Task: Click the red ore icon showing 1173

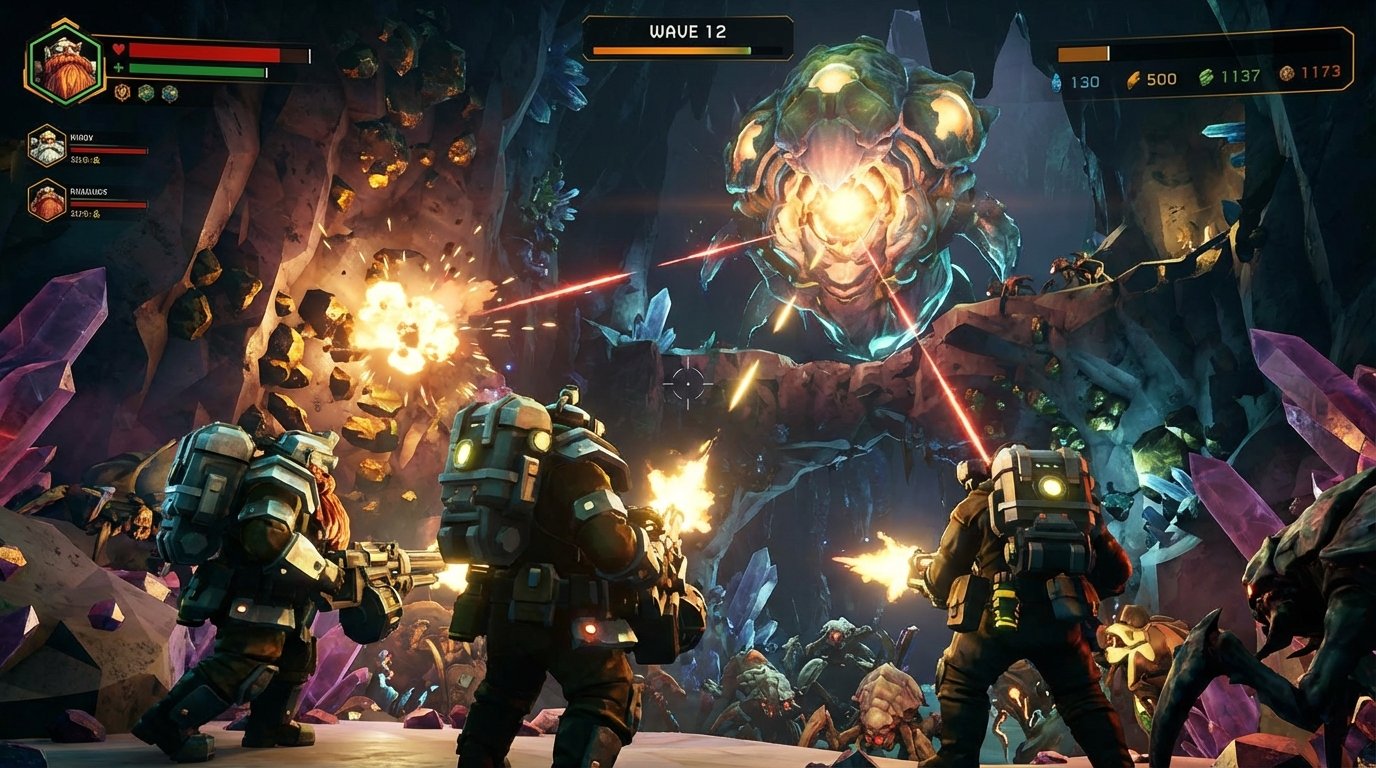Action: pyautogui.click(x=1286, y=74)
